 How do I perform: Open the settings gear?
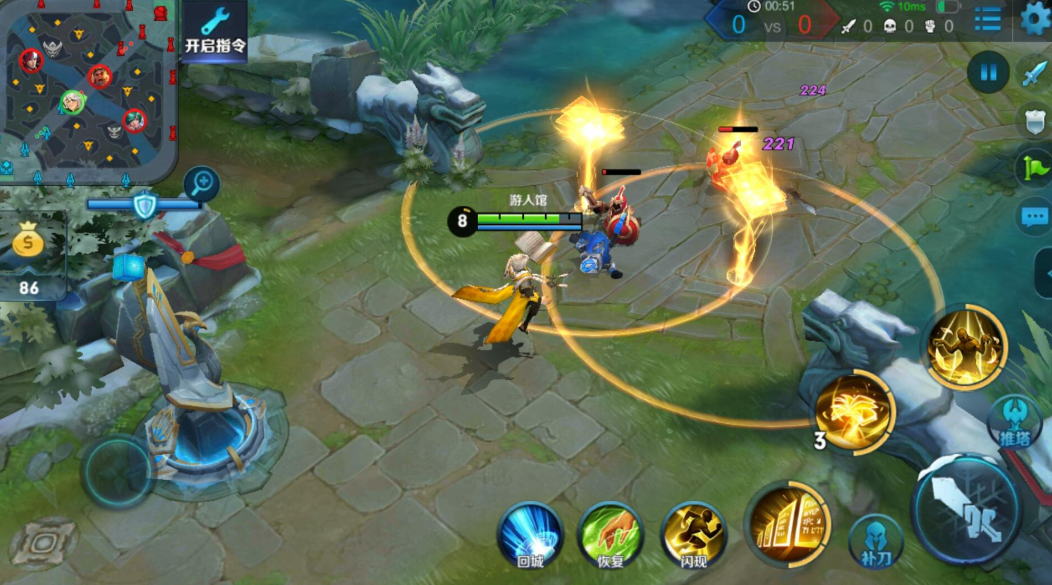pyautogui.click(x=1036, y=16)
